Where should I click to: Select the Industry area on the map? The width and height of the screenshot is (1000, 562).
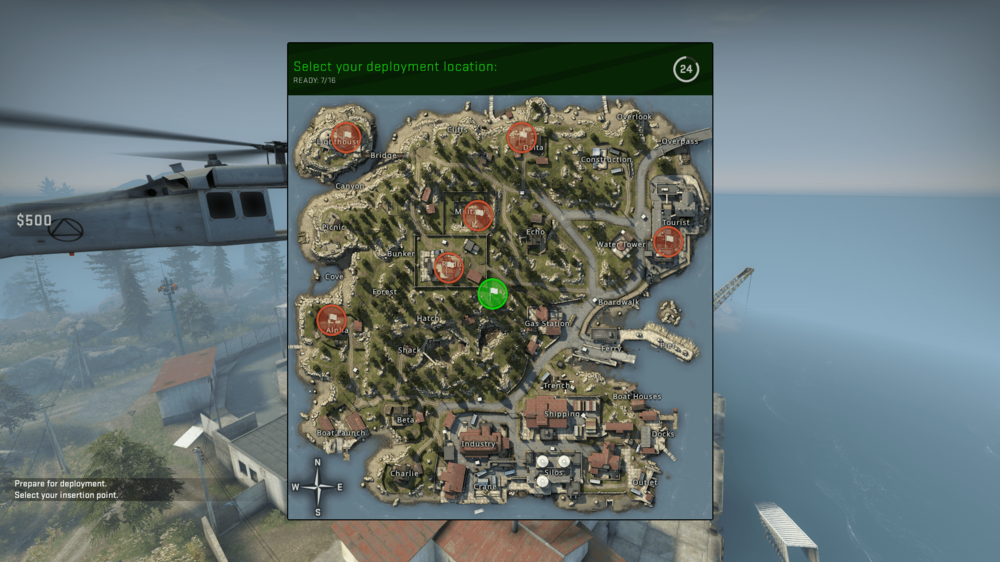pos(479,443)
